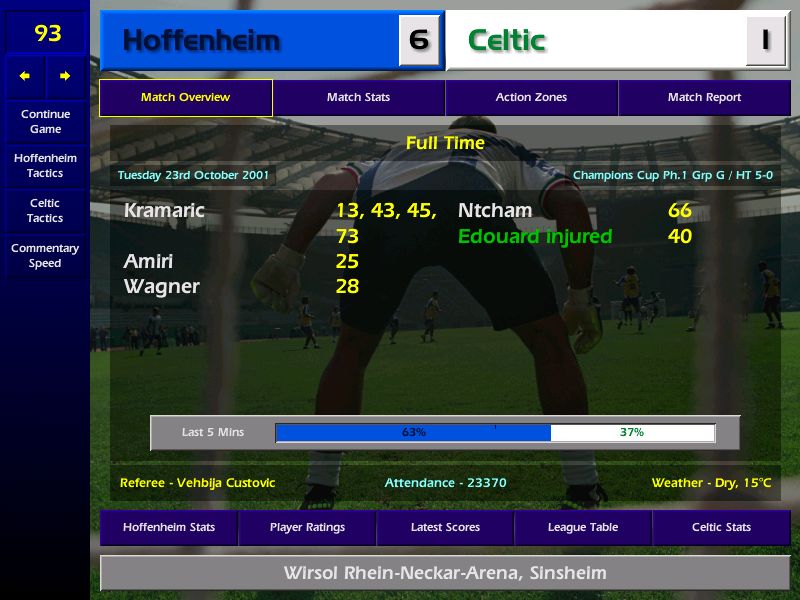
Task: Select the Match Overview tab
Action: point(185,98)
